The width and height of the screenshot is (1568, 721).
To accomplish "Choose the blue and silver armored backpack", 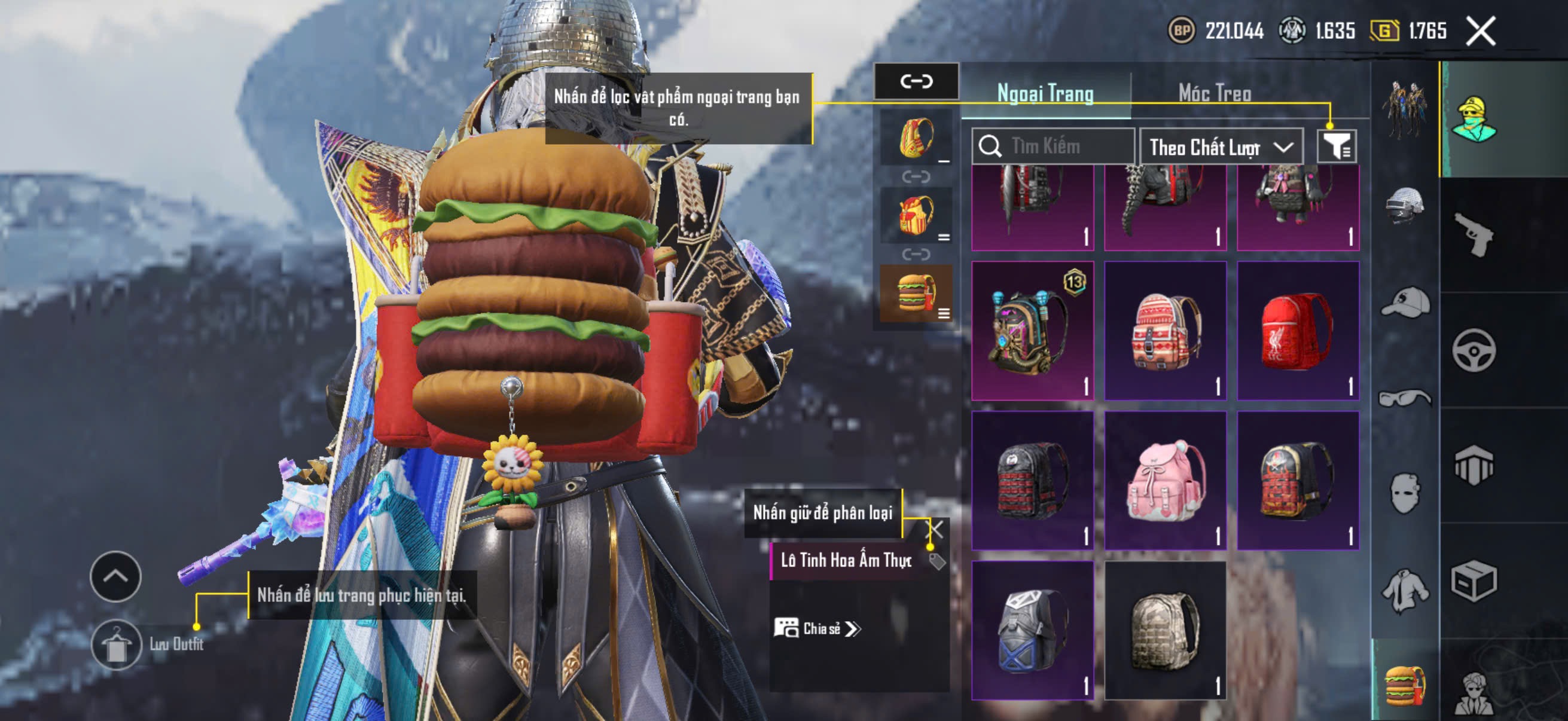I will tap(1032, 630).
